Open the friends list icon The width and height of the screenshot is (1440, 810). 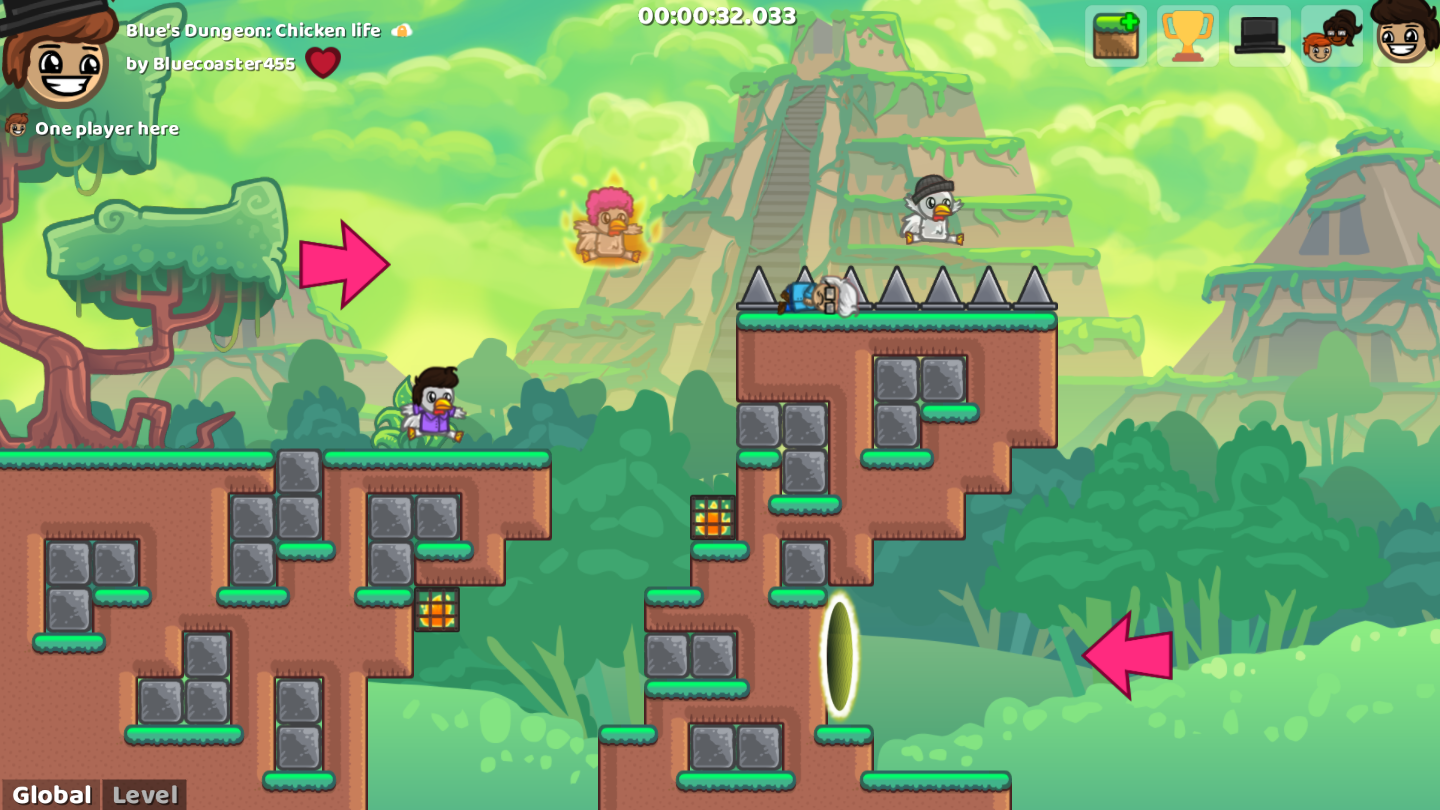click(1331, 38)
